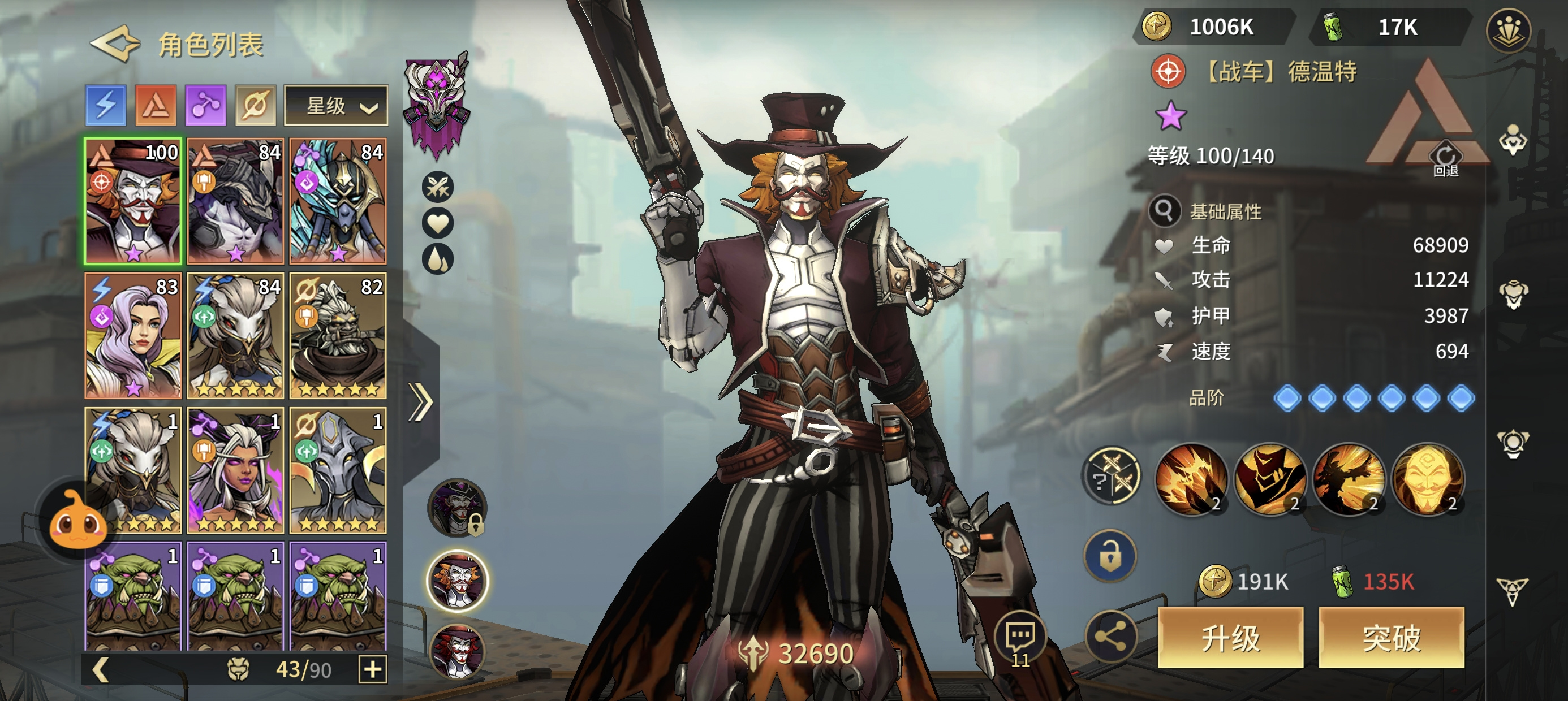Add hero capacity with the plus button
Viewport: 1568px width, 701px height.
[x=373, y=669]
